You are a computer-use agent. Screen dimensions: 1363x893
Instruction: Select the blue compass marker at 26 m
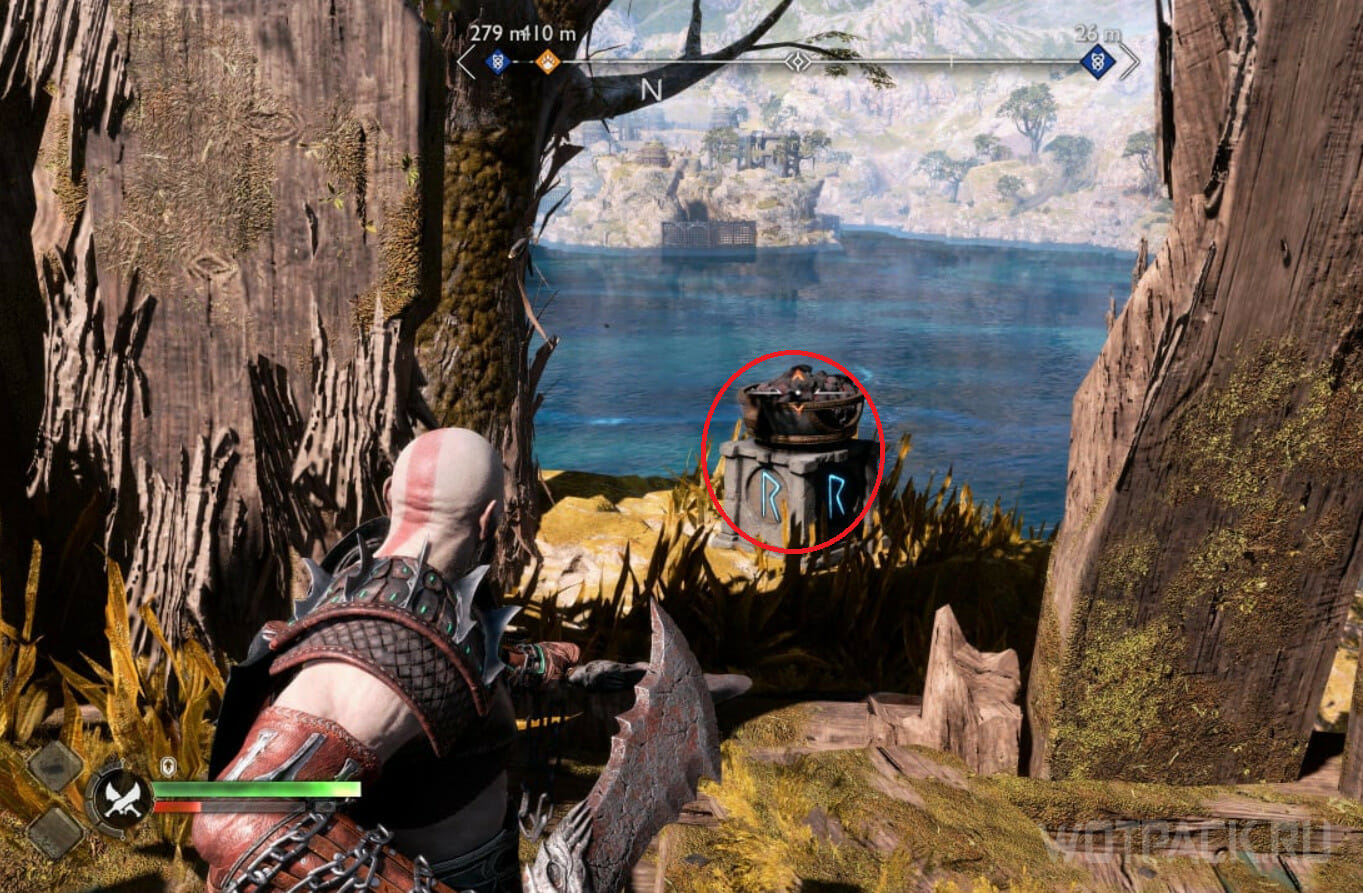(1098, 61)
